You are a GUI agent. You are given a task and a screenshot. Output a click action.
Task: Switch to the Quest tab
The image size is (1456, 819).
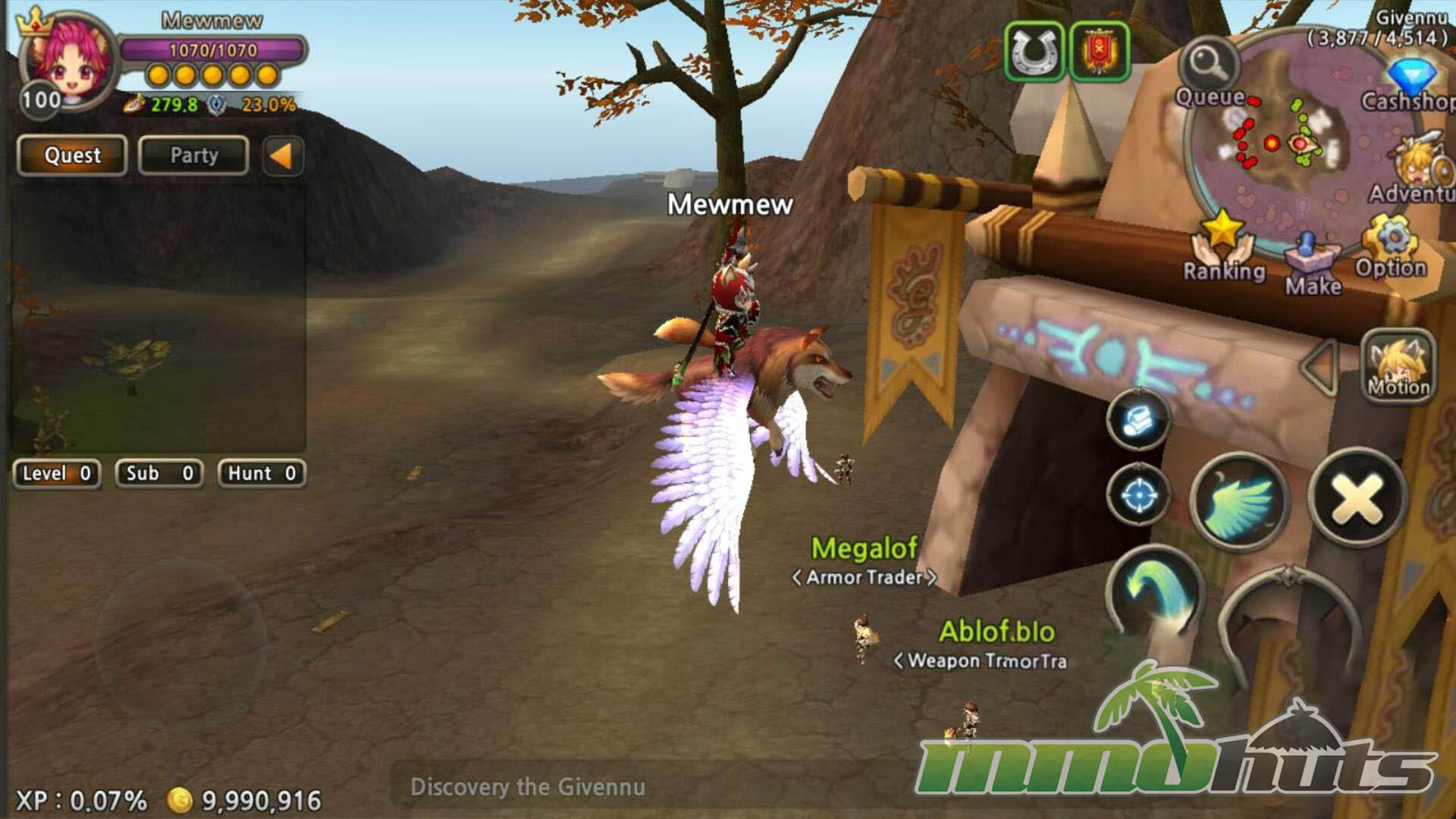pos(72,155)
